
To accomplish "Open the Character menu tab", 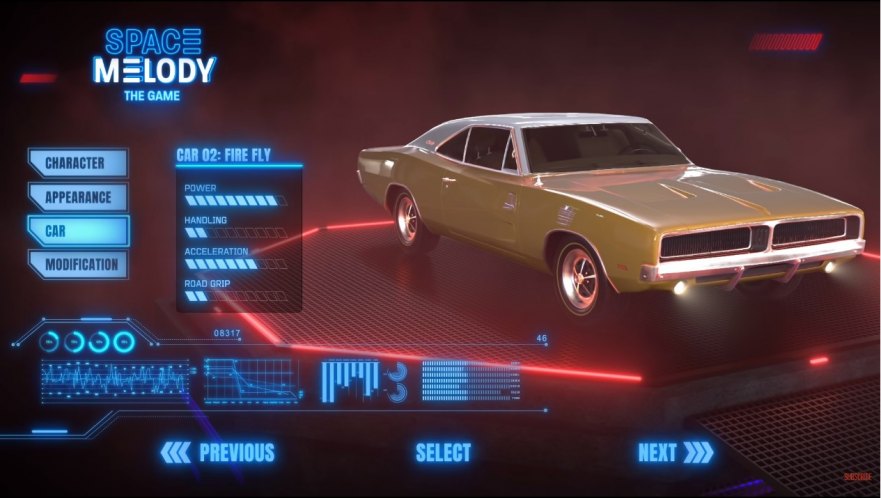I will [77, 163].
